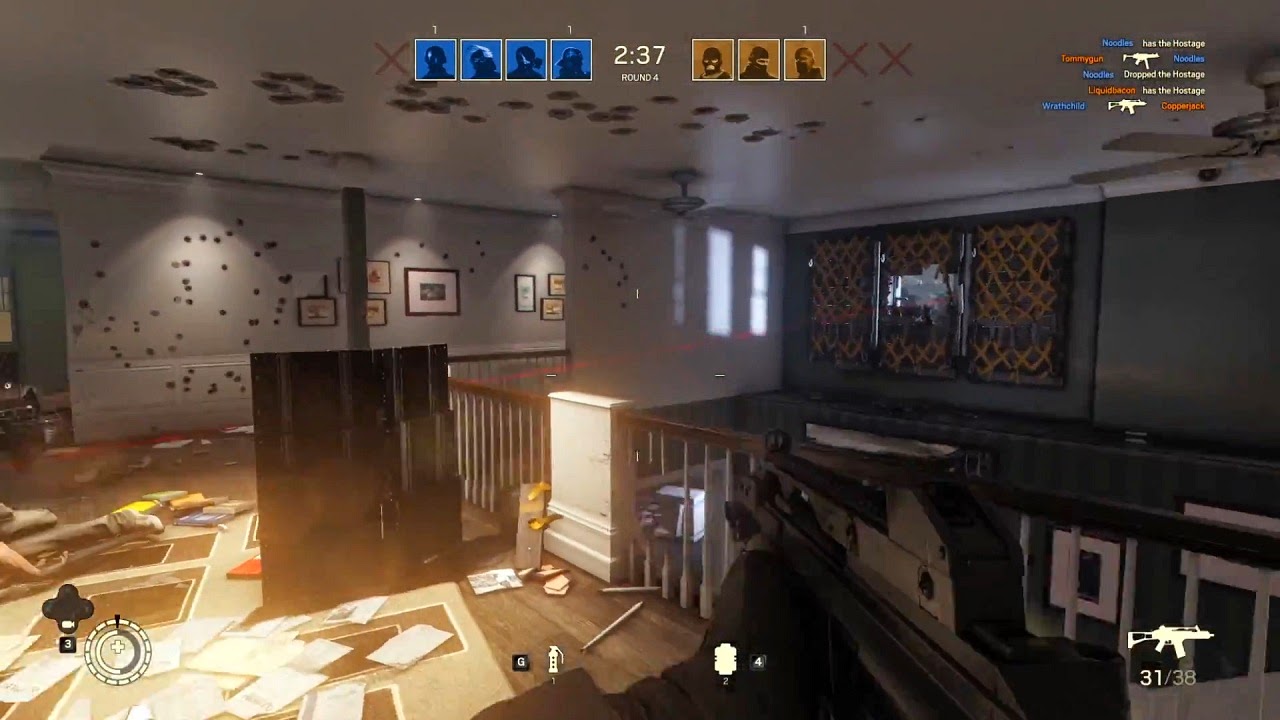
Task: Select the Wrathchild killfeed entry
Action: [x=1062, y=106]
